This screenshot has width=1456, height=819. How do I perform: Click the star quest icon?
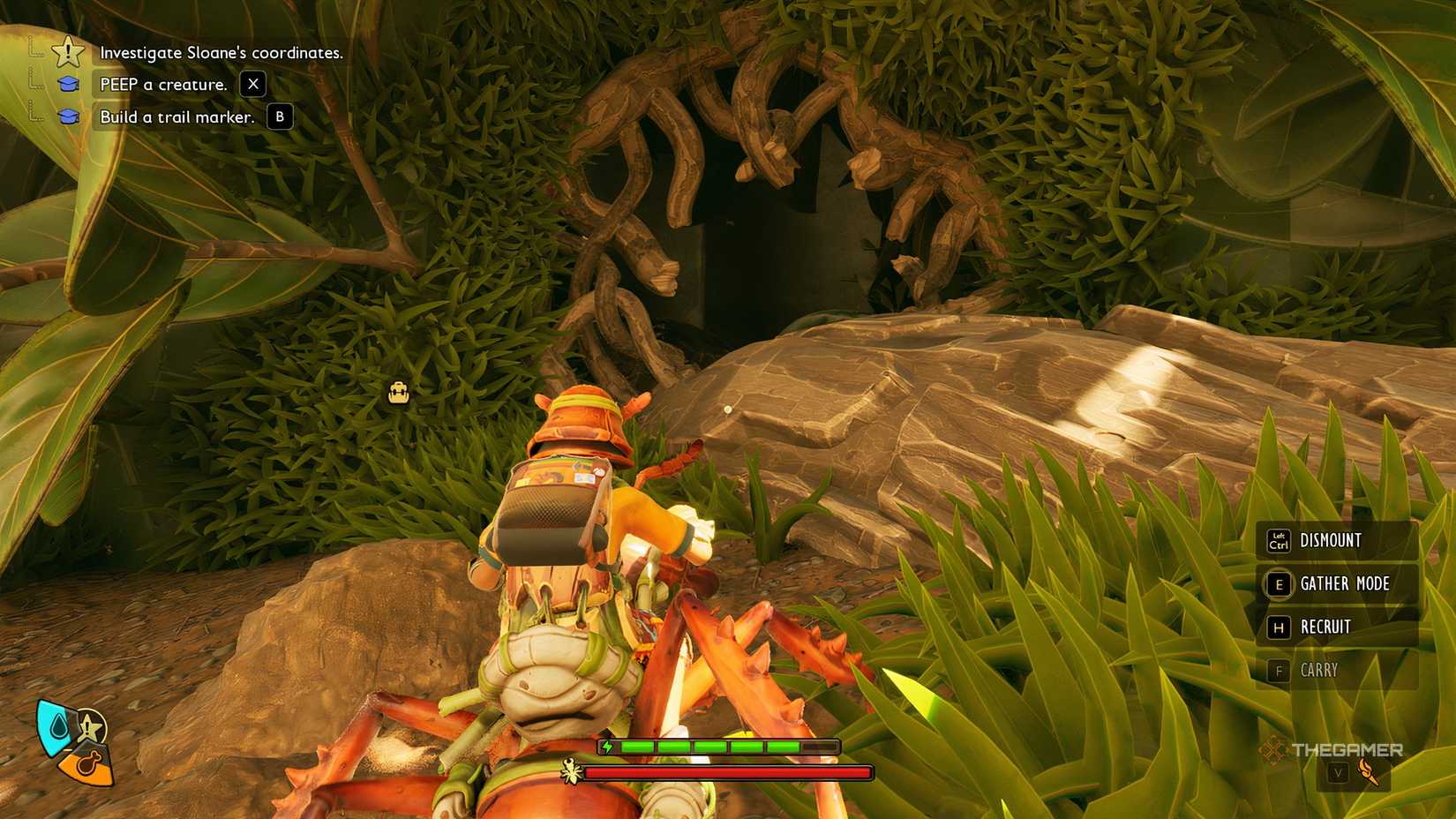(x=67, y=52)
